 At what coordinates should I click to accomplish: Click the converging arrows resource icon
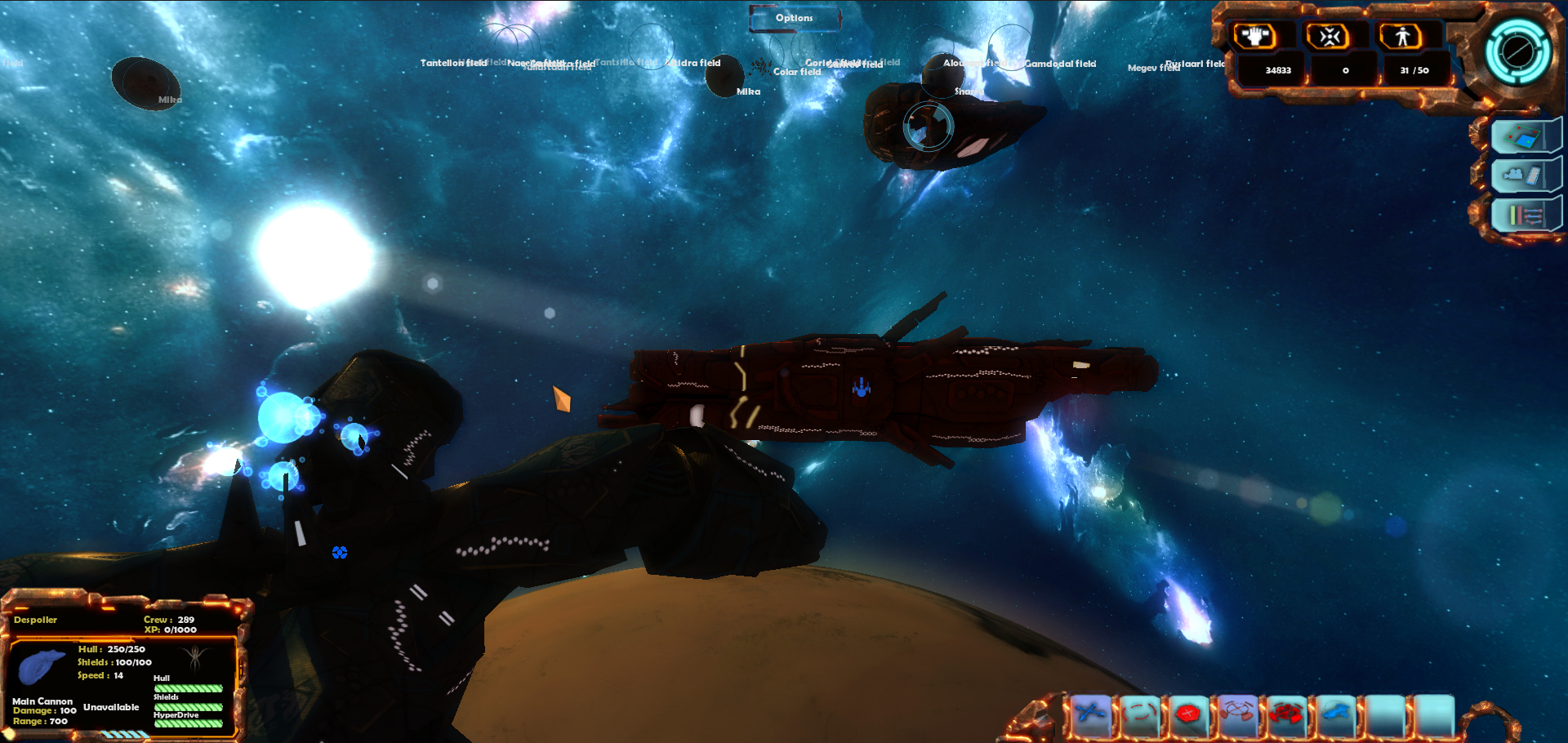(x=1329, y=37)
